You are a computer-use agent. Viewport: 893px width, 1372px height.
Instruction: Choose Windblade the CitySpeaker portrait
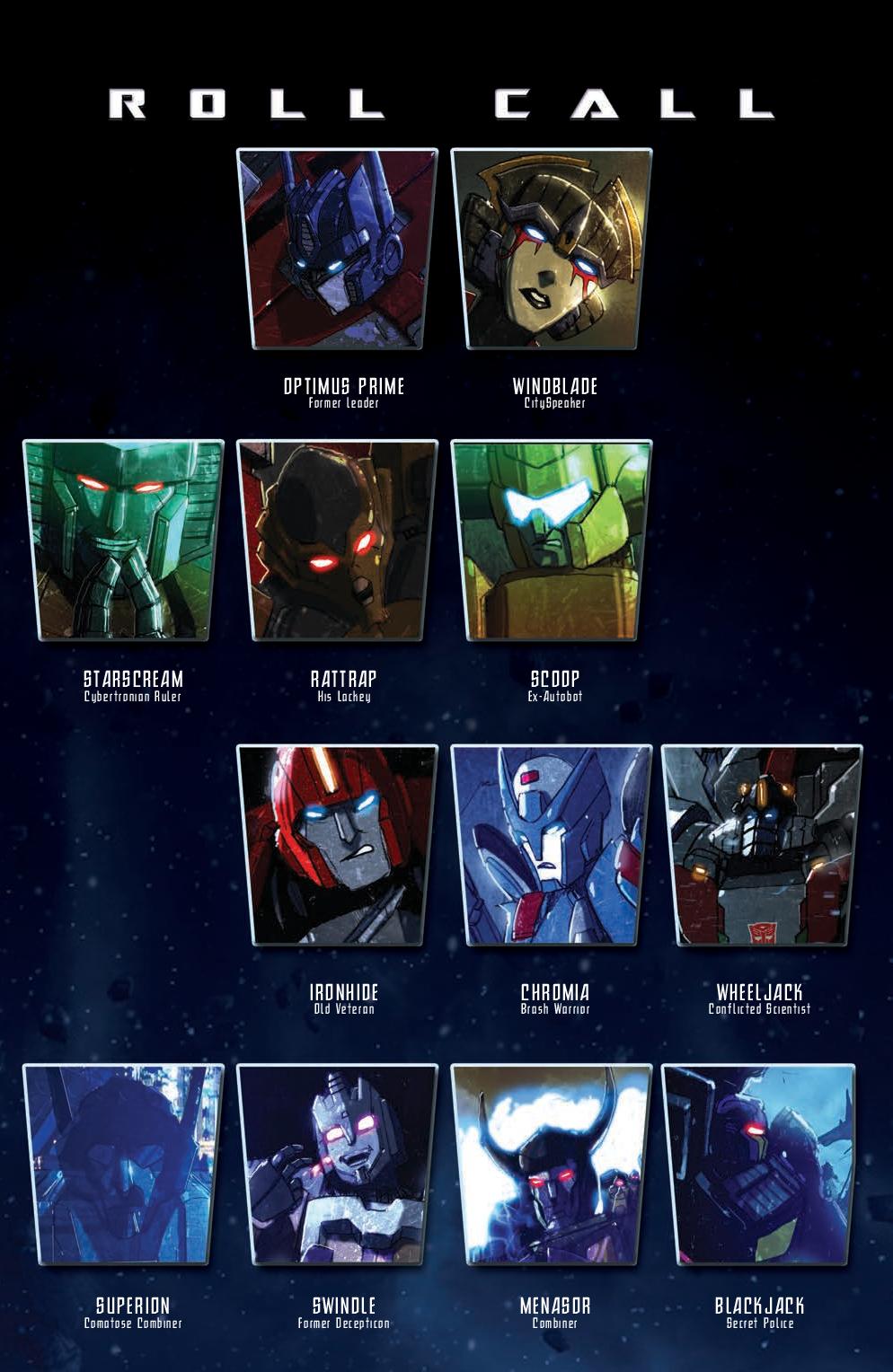tap(551, 249)
